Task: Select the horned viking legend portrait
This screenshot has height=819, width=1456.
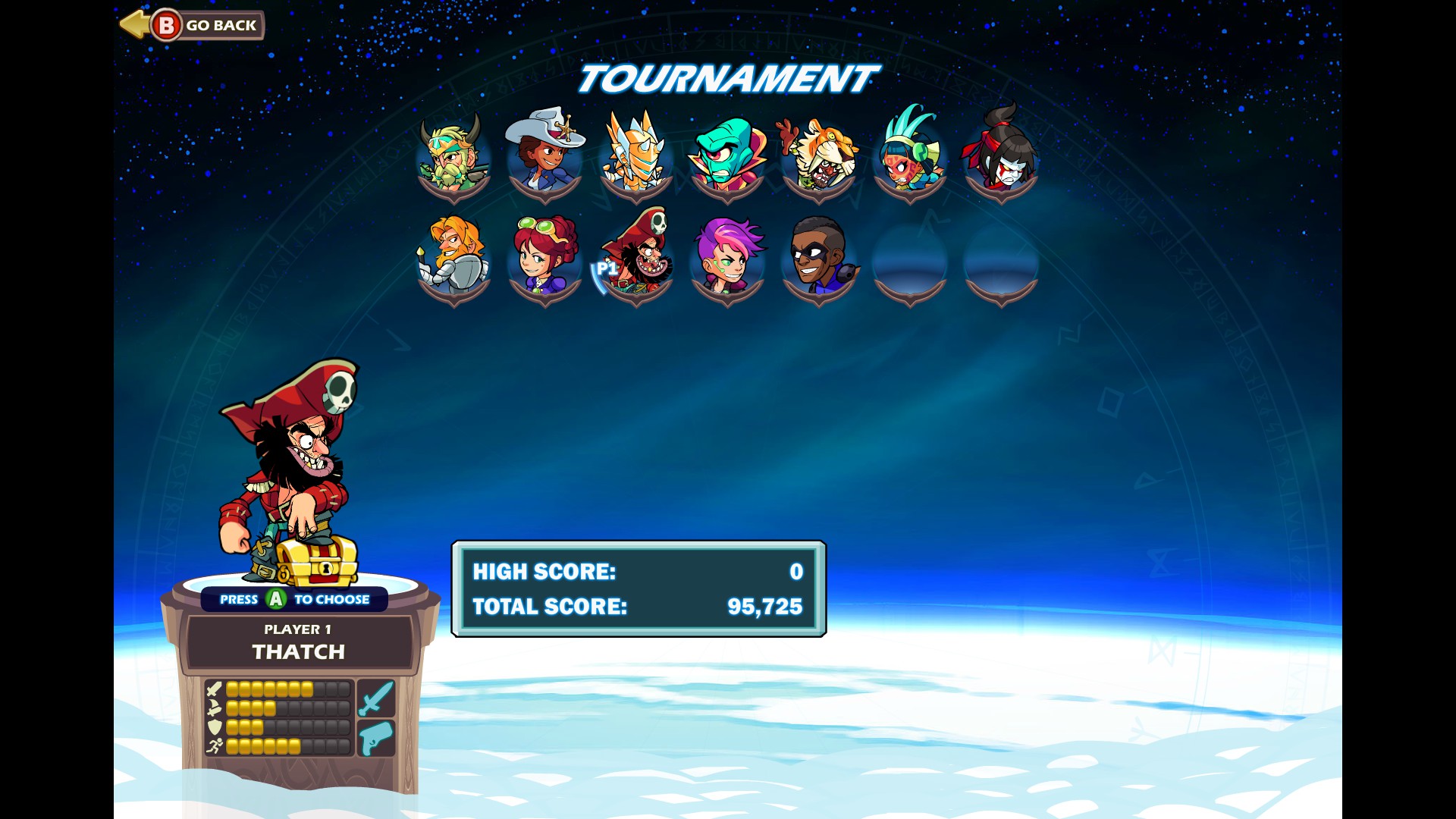Action: pos(453,157)
